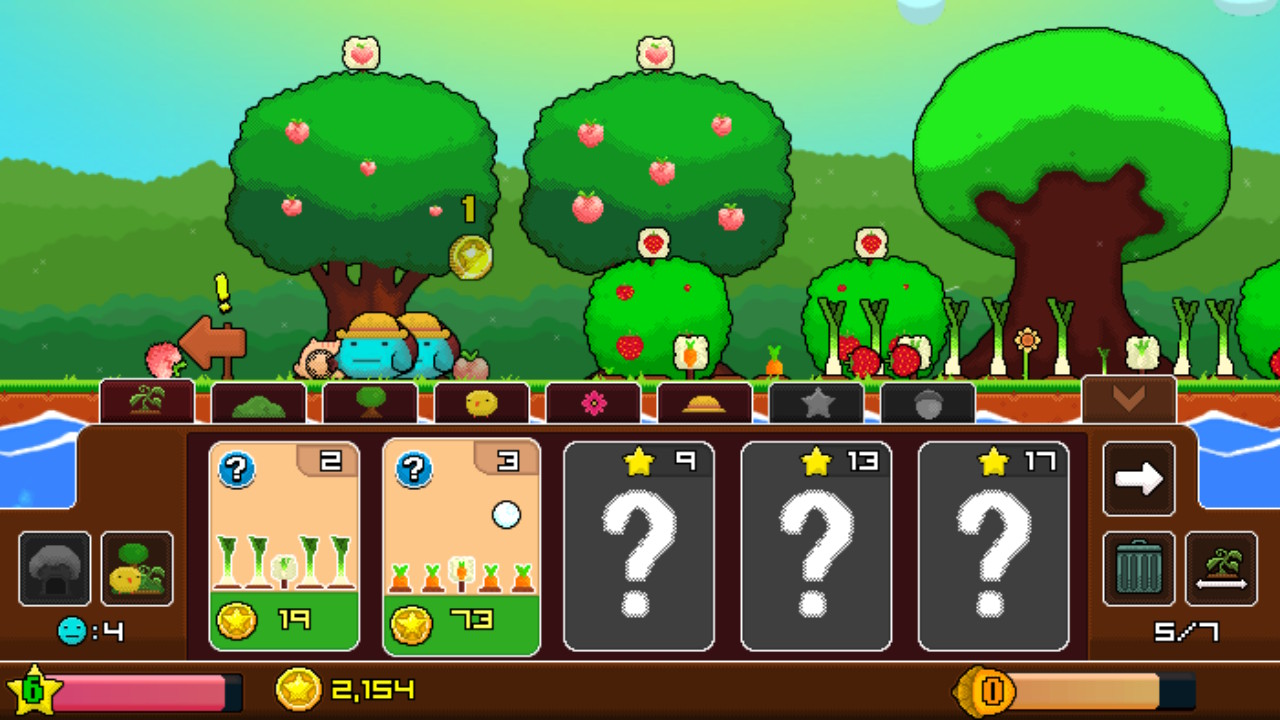This screenshot has height=720, width=1280.
Task: Select the locked card requiring star level 13
Action: pyautogui.click(x=816, y=546)
